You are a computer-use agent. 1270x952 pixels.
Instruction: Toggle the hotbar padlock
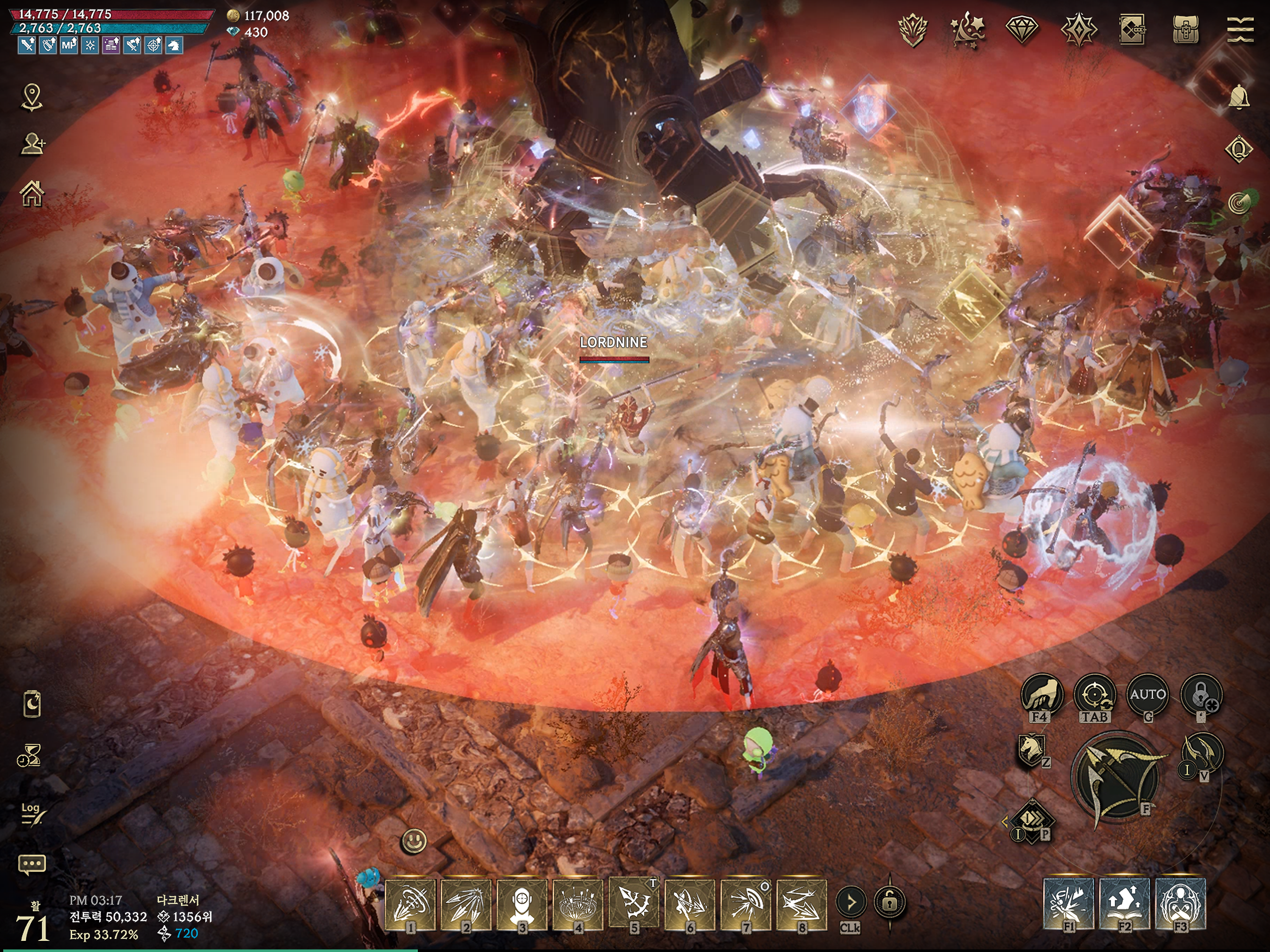(890, 903)
